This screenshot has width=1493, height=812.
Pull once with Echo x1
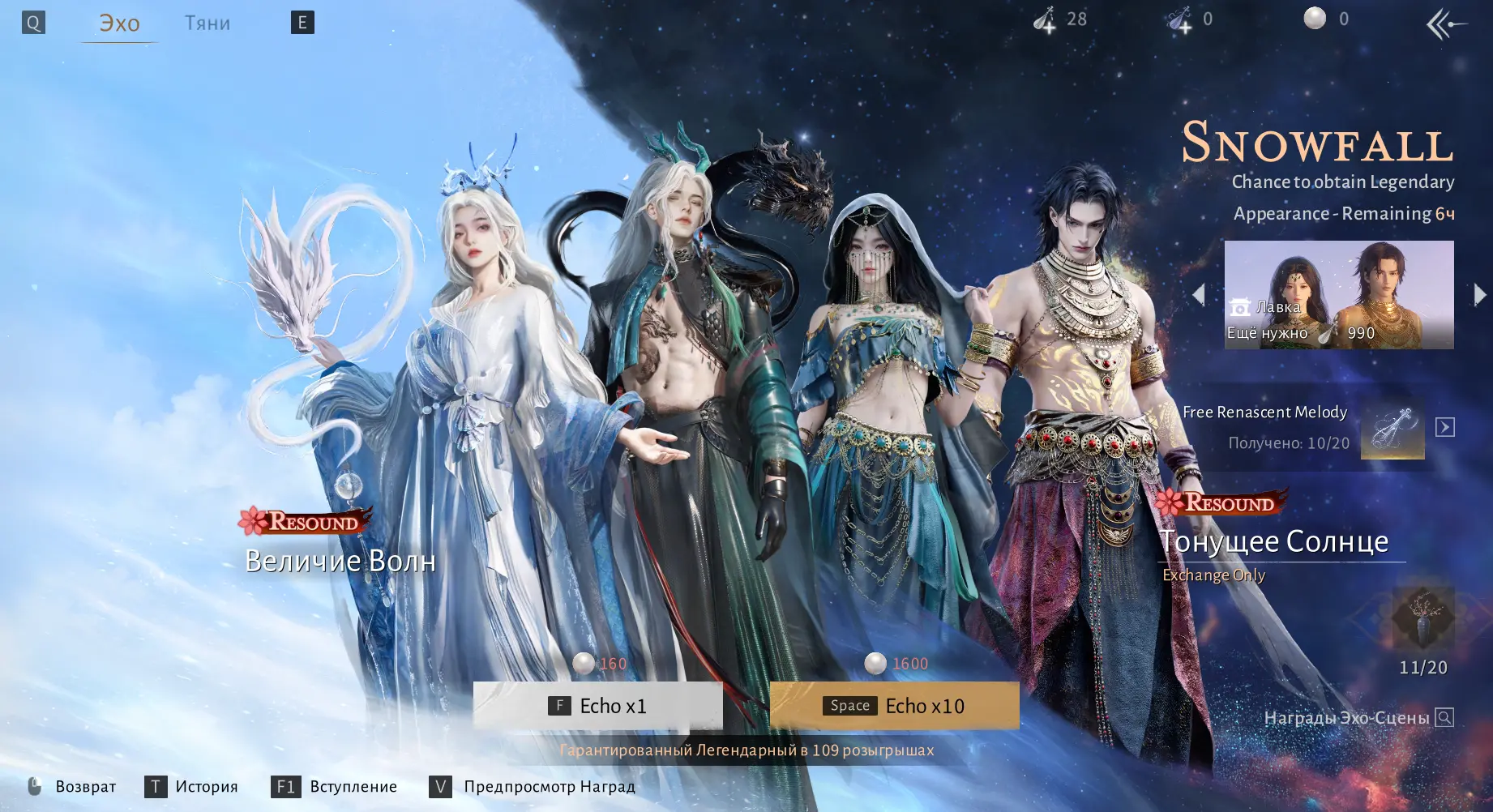pyautogui.click(x=598, y=706)
